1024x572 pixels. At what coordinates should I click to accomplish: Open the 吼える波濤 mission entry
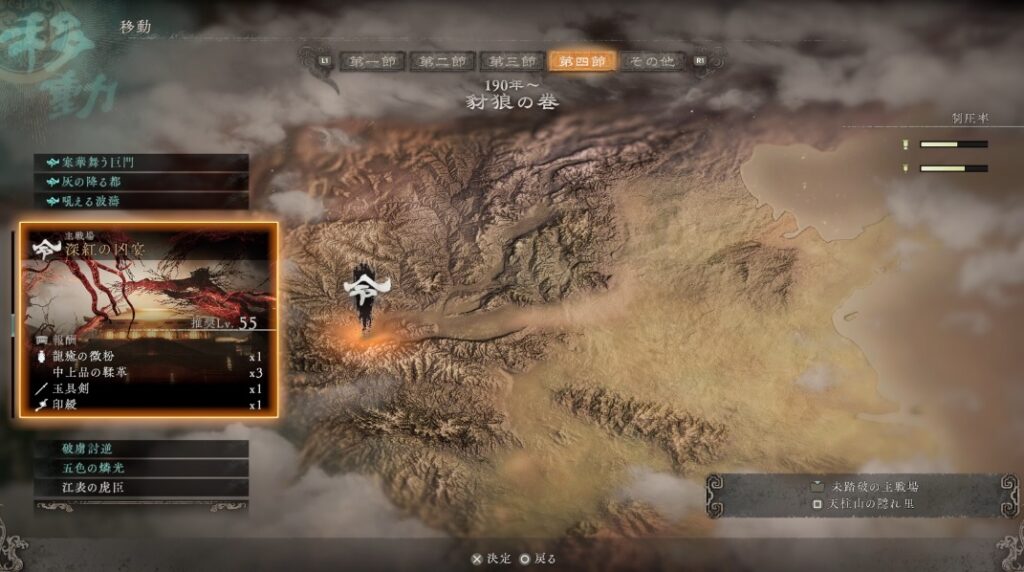point(140,200)
